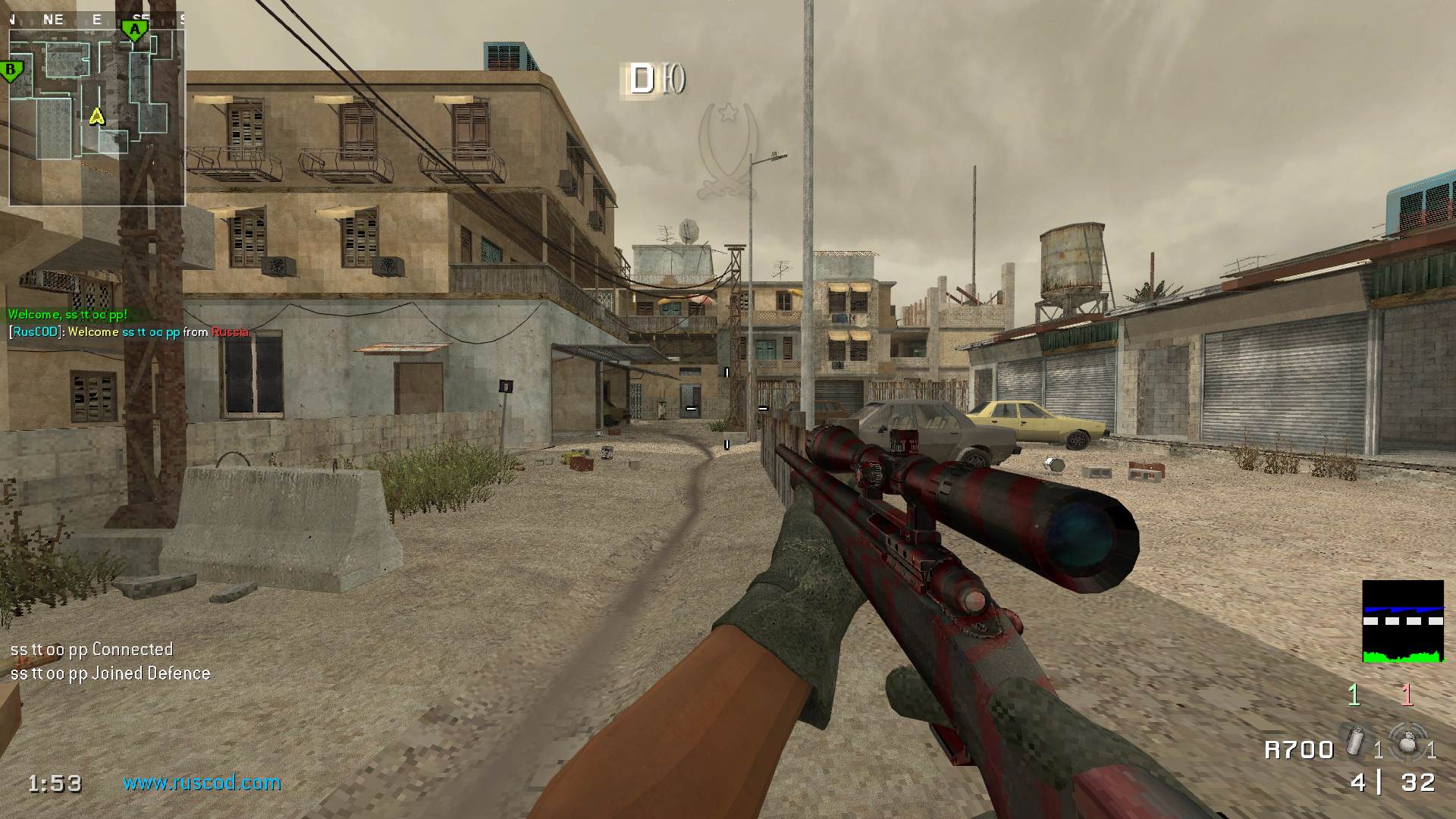
Task: Select the green B objective marker
Action: [x=11, y=72]
